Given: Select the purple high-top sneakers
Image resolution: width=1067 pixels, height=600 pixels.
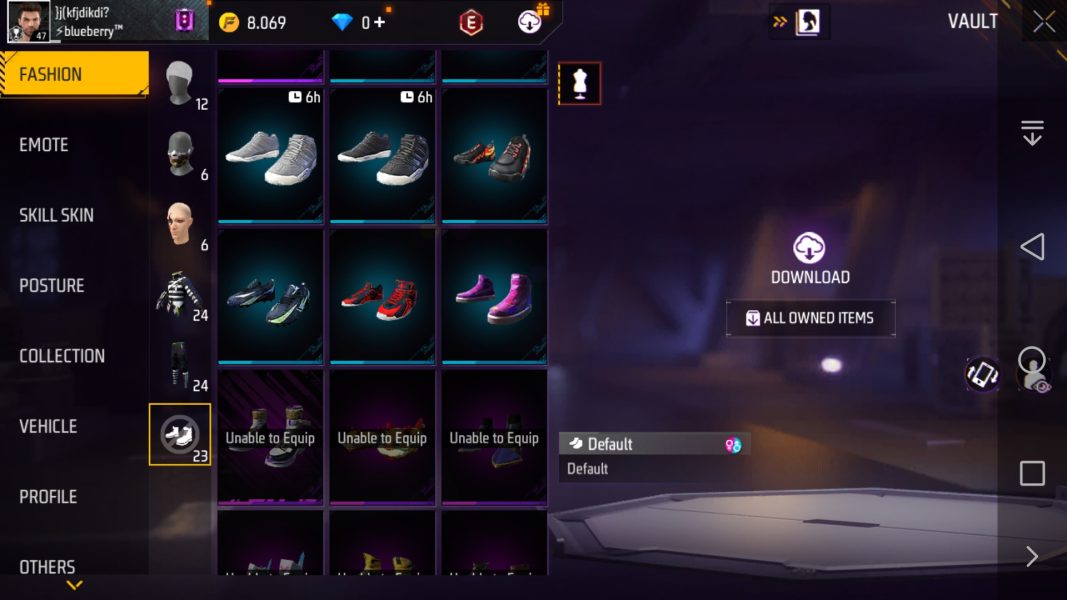Looking at the screenshot, I should point(494,297).
